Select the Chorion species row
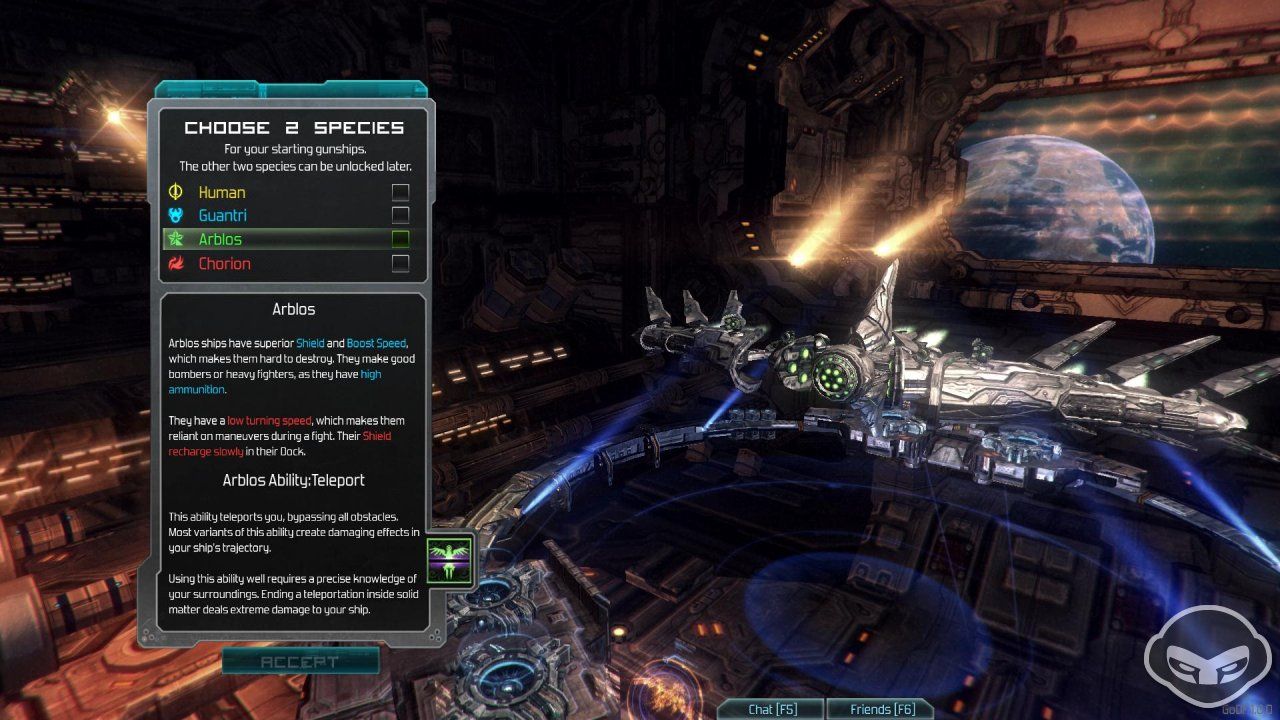Viewport: 1280px width, 720px height. click(224, 264)
